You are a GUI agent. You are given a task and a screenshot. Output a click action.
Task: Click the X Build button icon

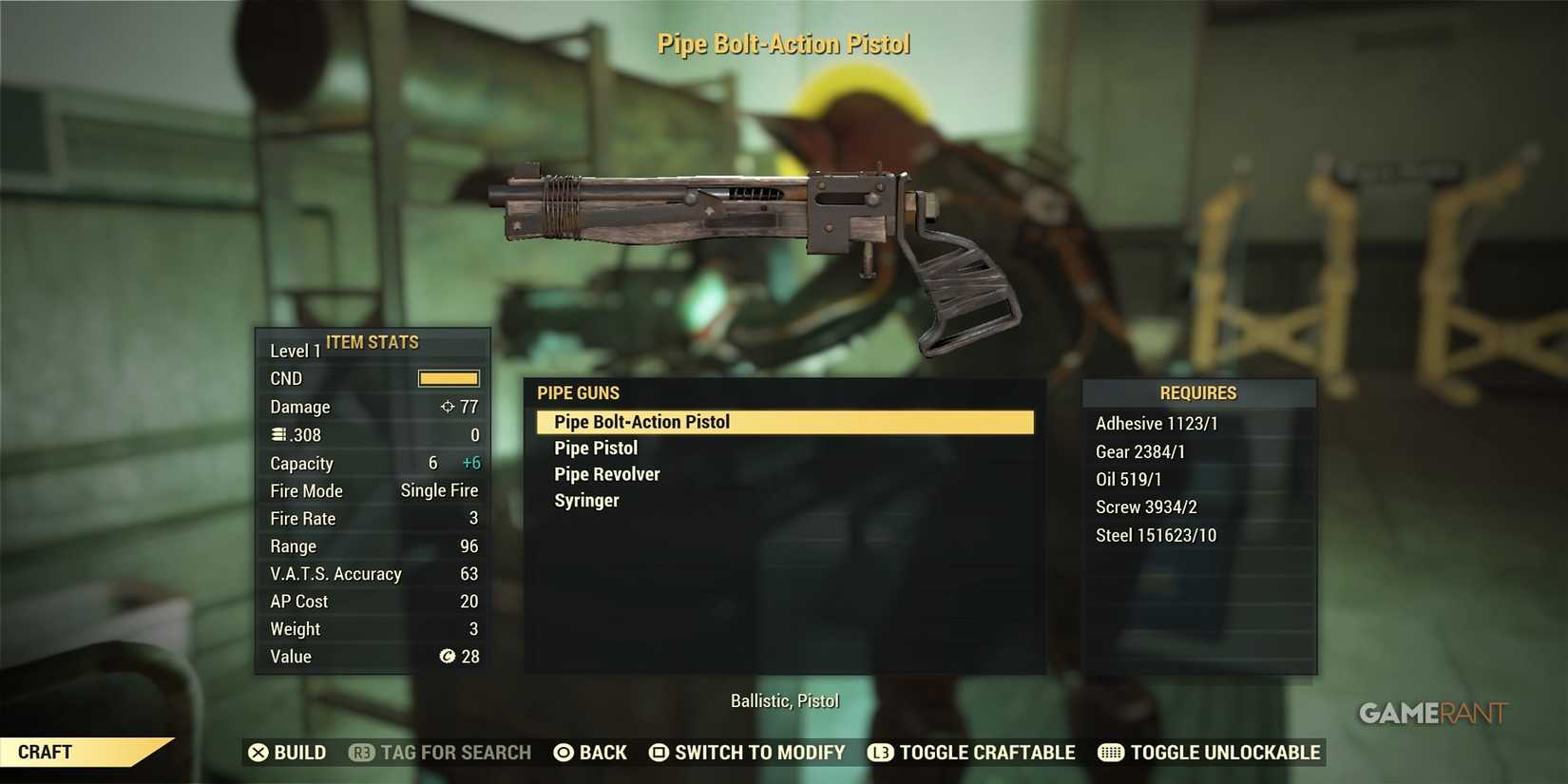(x=259, y=753)
